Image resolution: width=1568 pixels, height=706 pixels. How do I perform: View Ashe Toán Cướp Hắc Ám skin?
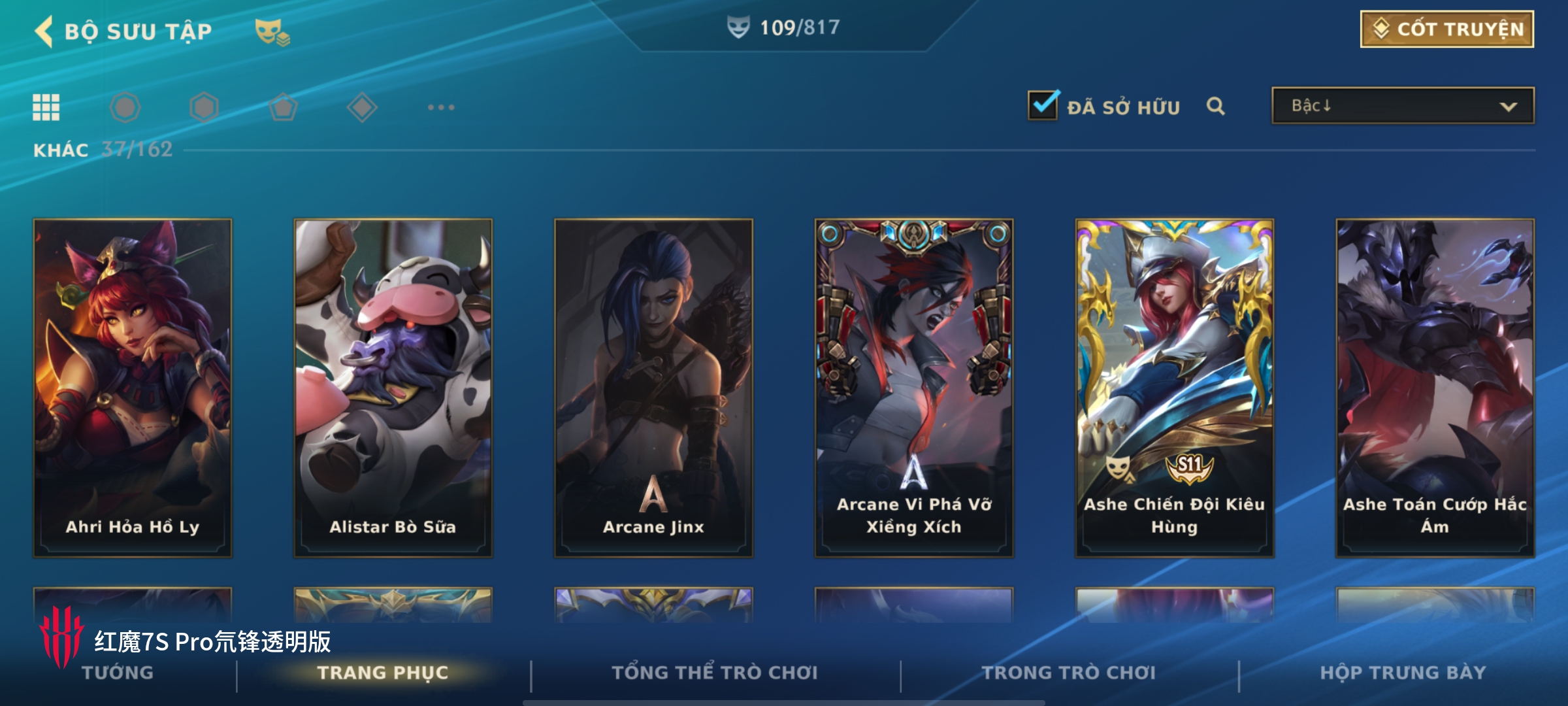pos(1435,387)
